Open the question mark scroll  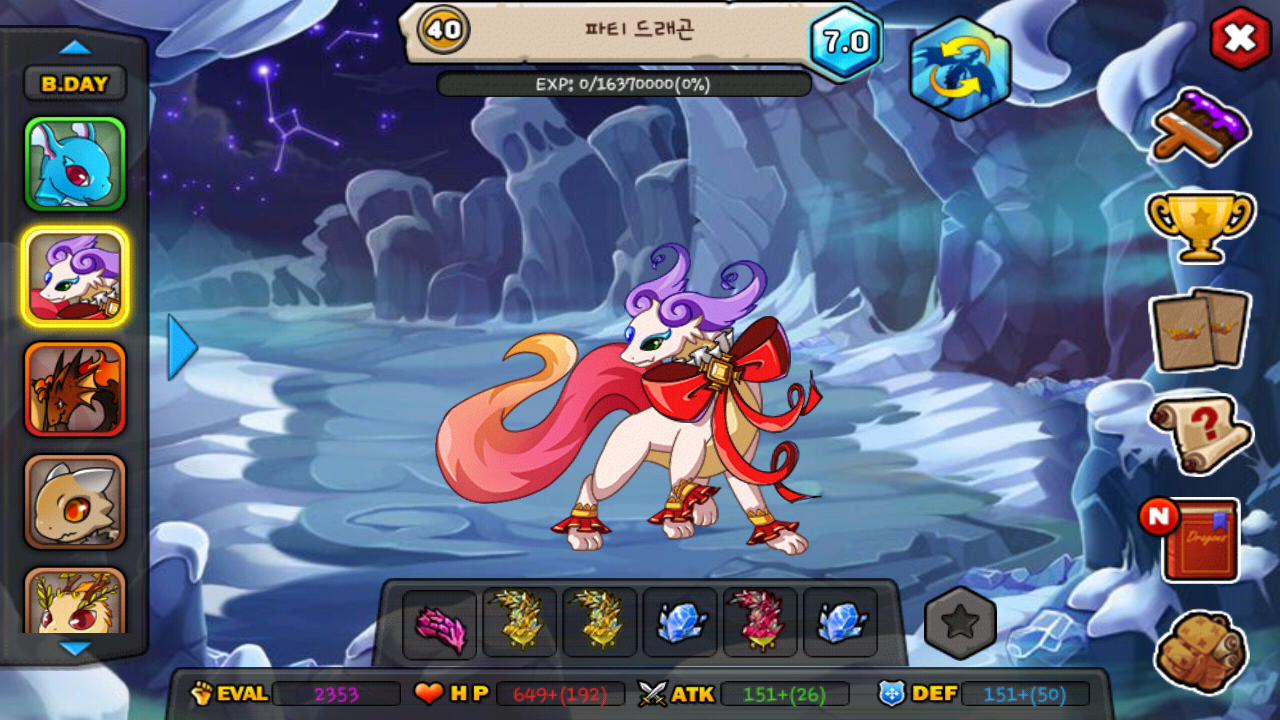pyautogui.click(x=1200, y=433)
